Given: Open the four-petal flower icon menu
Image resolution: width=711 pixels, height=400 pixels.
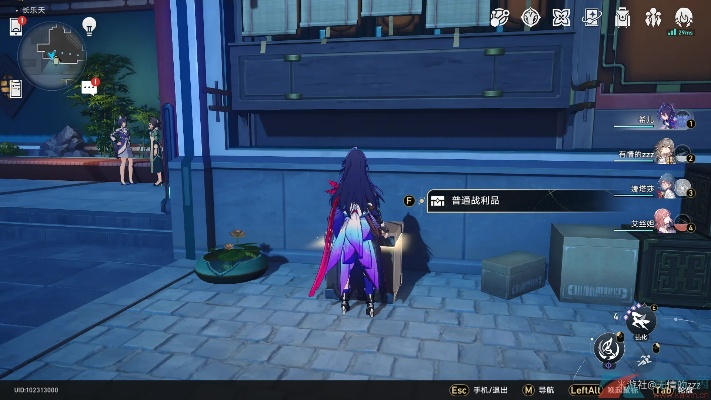Looking at the screenshot, I should (x=561, y=17).
